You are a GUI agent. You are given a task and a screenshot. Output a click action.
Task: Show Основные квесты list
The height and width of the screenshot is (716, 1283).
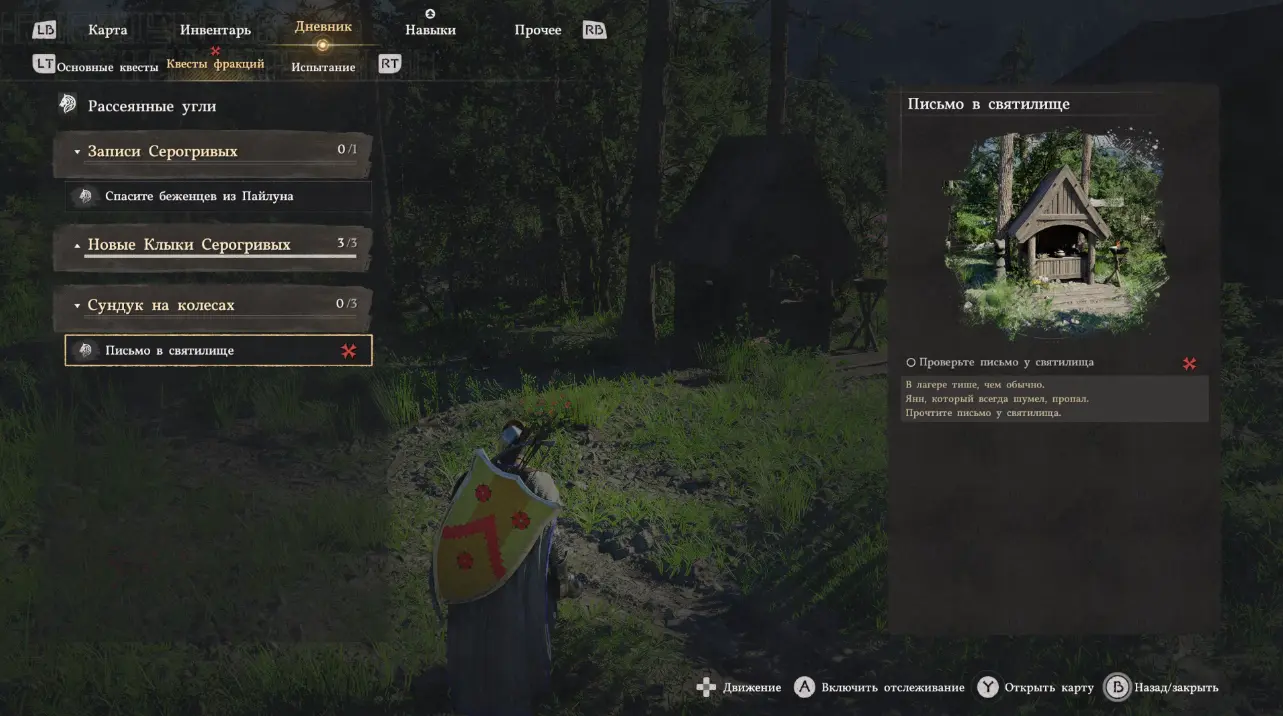(x=107, y=67)
